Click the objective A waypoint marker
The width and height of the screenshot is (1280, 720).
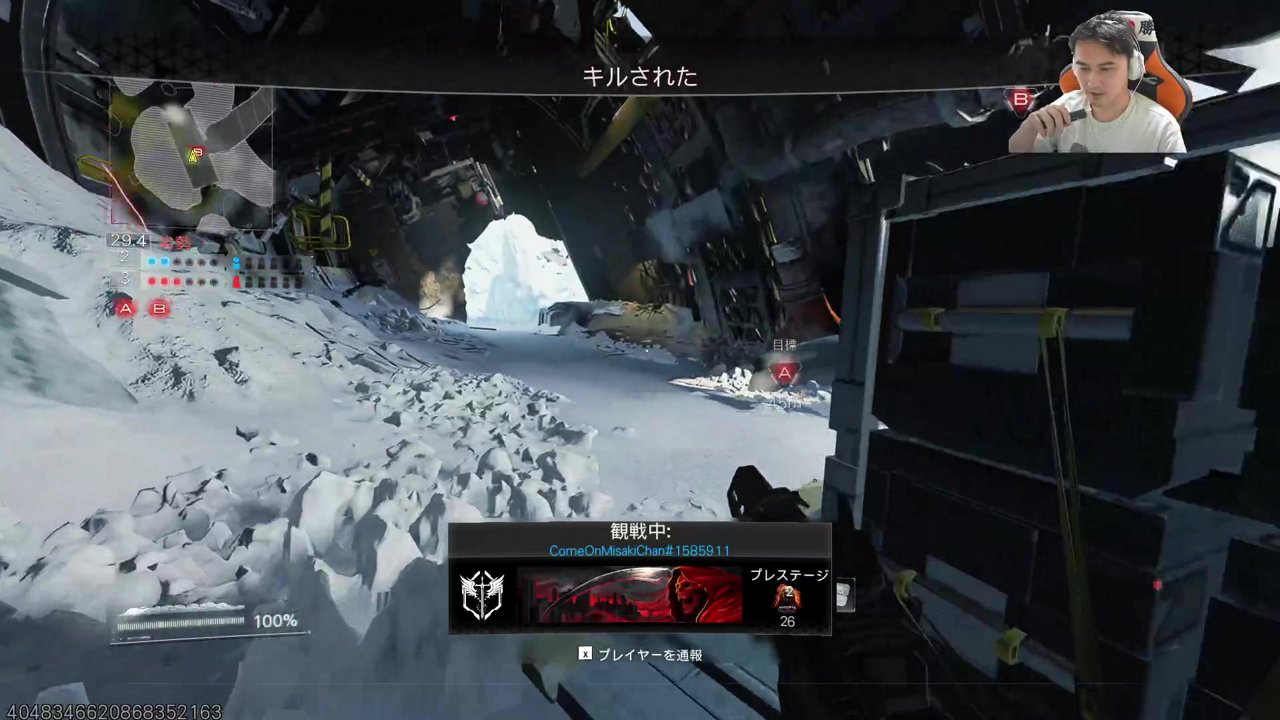[785, 373]
